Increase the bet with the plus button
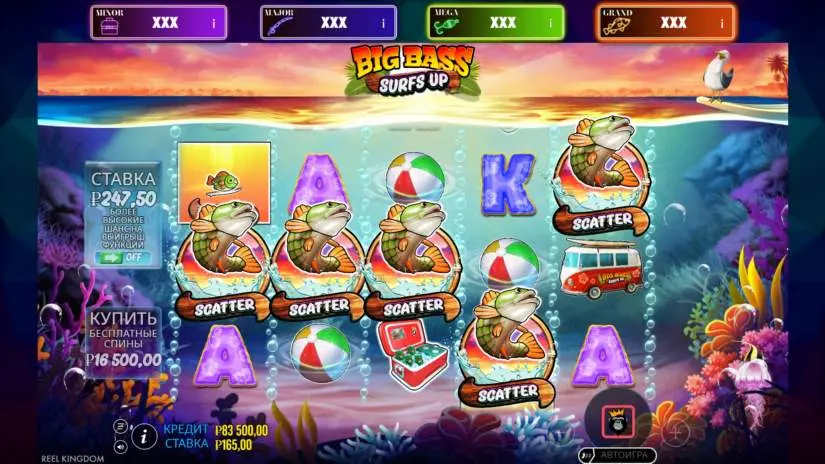 coord(677,431)
